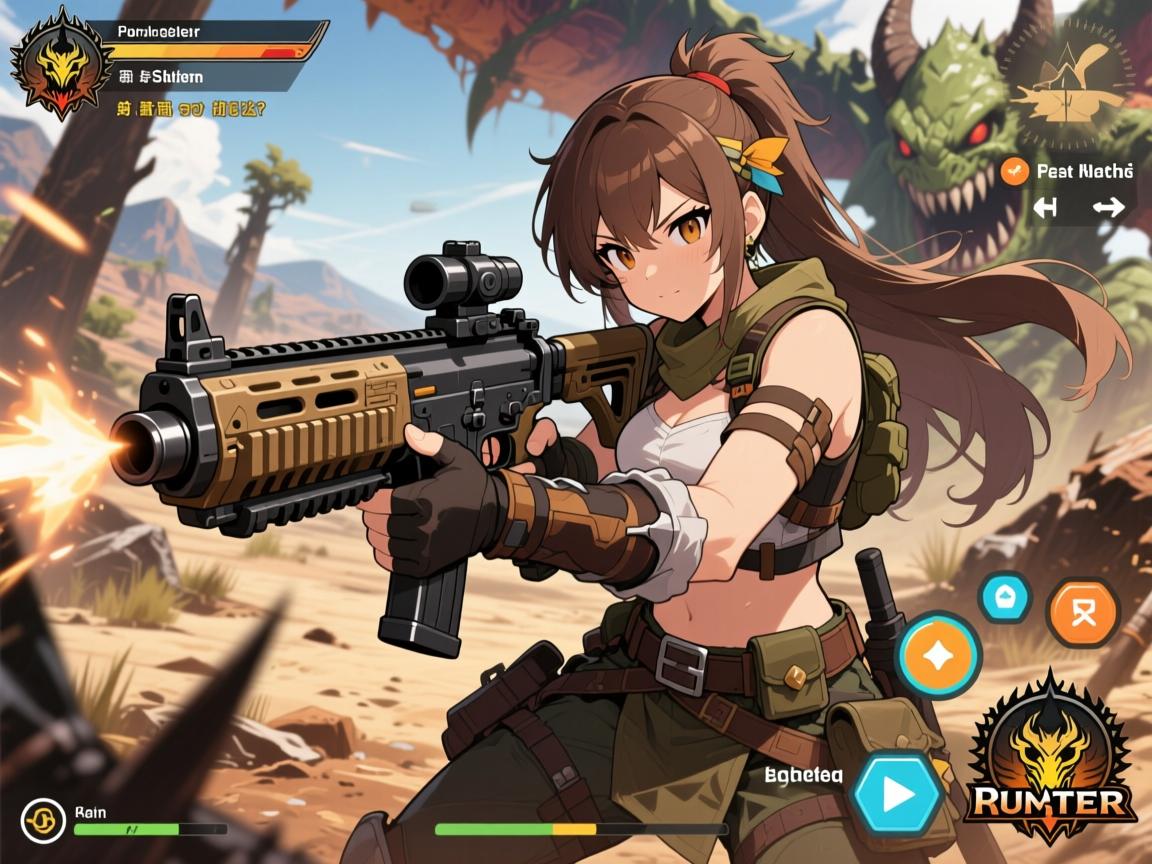Click the right arrow under Peat Nathe
Screen dimensions: 1152x864
tap(1108, 208)
